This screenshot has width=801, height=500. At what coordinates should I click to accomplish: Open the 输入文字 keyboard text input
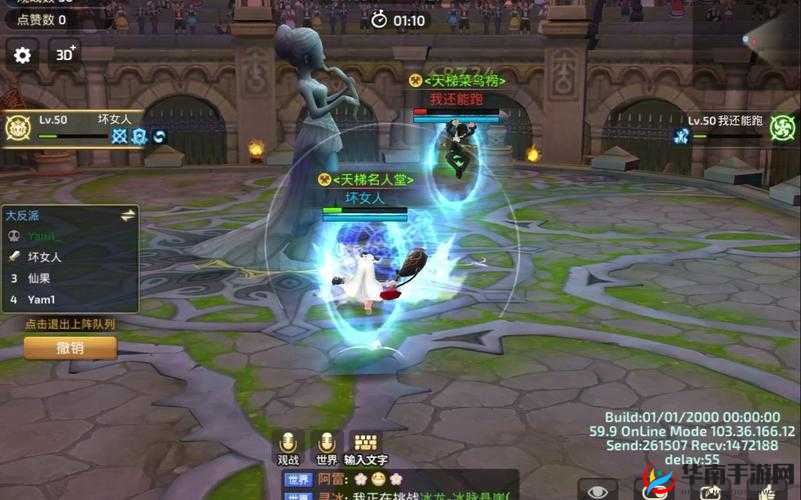[365, 444]
